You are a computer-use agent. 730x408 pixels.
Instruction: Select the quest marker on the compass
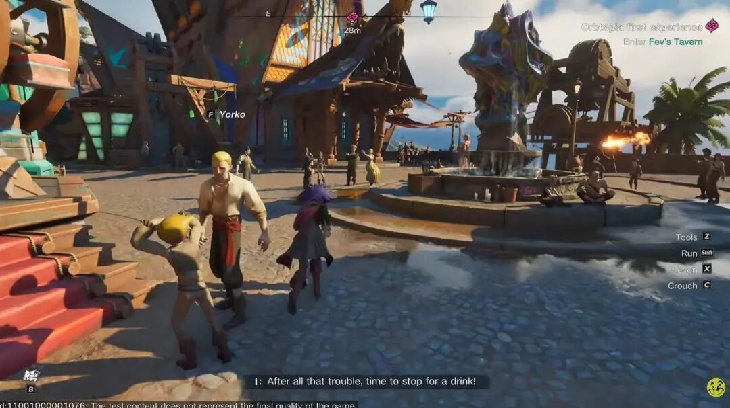point(352,17)
